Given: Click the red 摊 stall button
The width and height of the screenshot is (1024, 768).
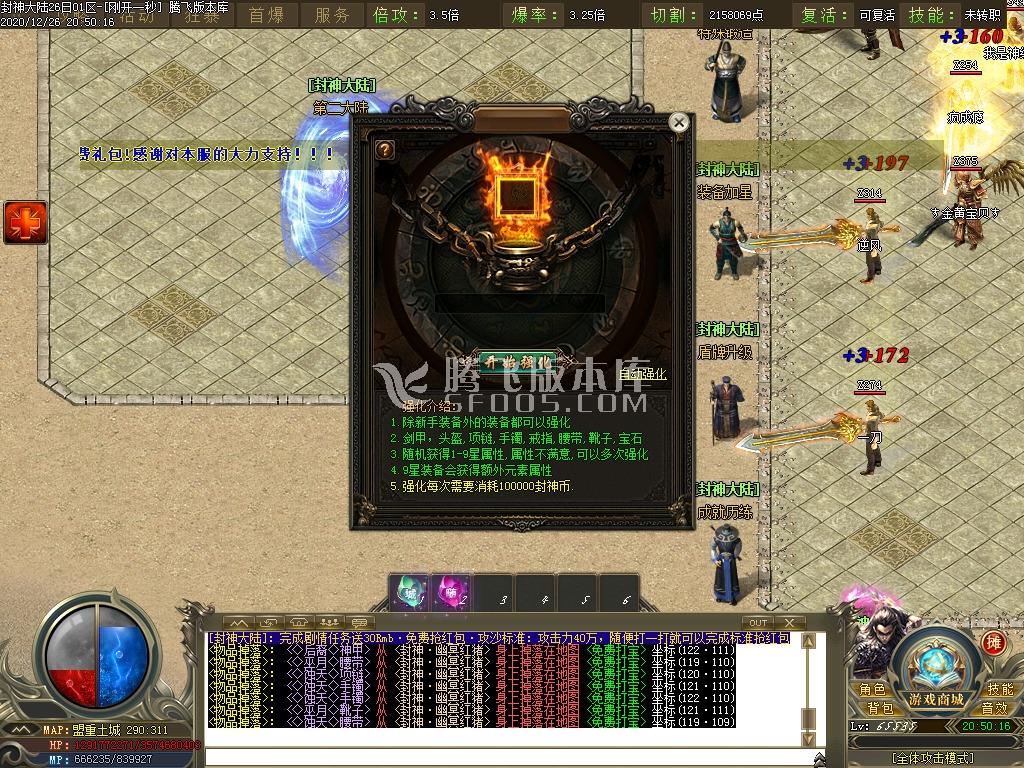Looking at the screenshot, I should 993,642.
